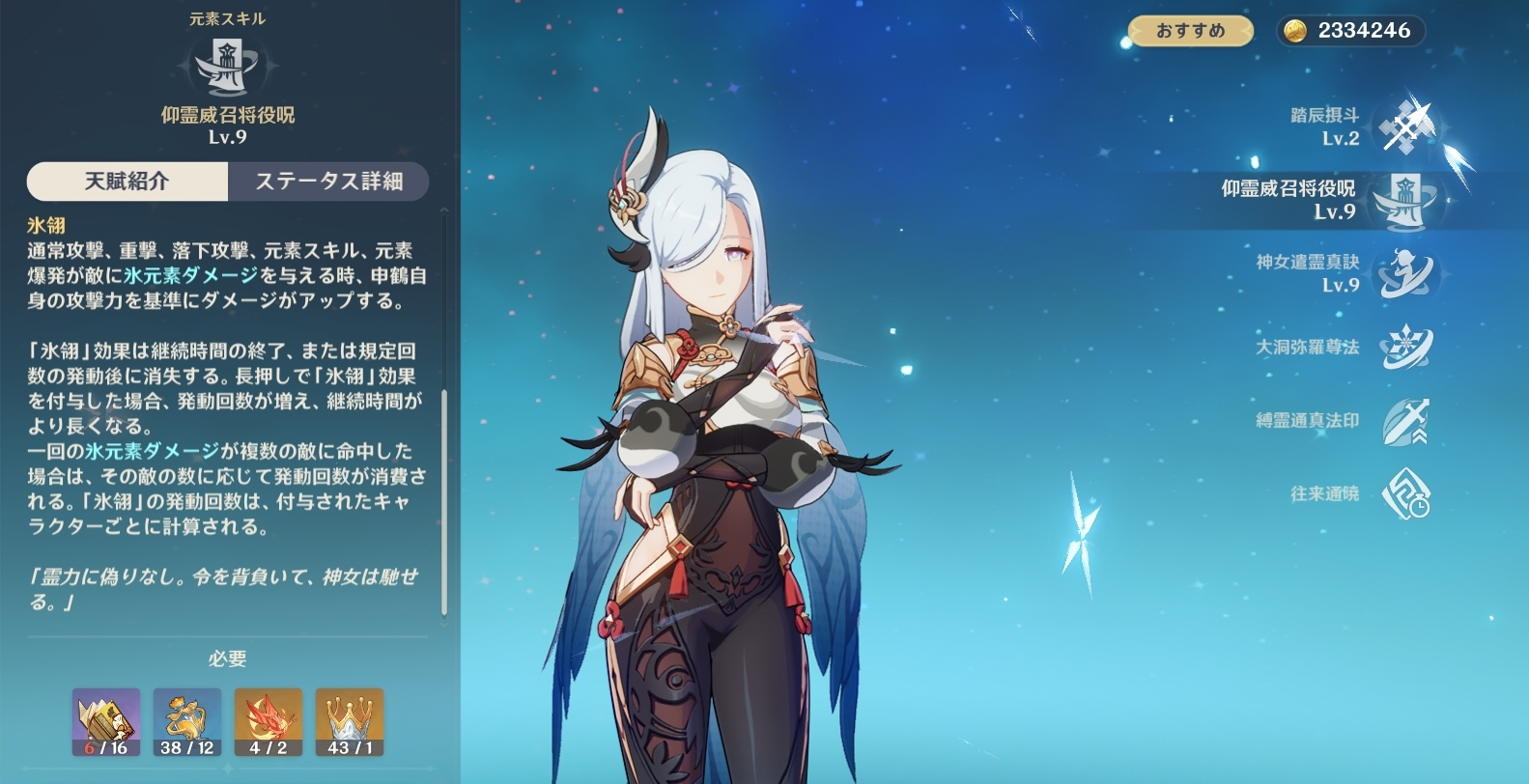
Task: Click the おすすめ recommendation button
Action: (1190, 31)
